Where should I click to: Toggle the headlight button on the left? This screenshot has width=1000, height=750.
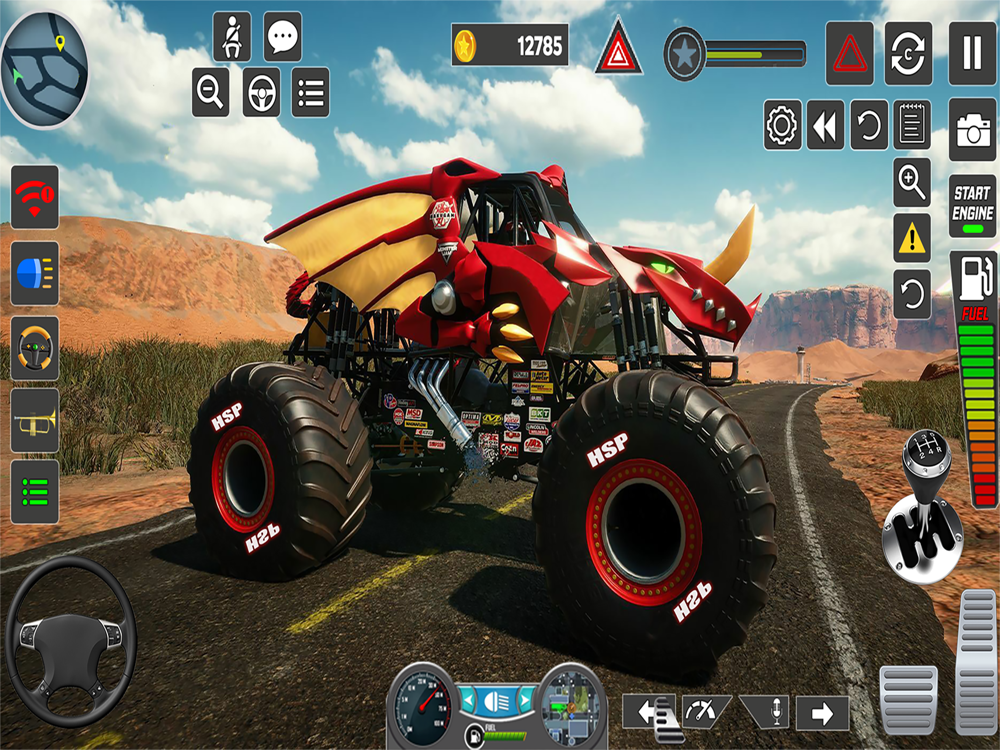coord(35,273)
